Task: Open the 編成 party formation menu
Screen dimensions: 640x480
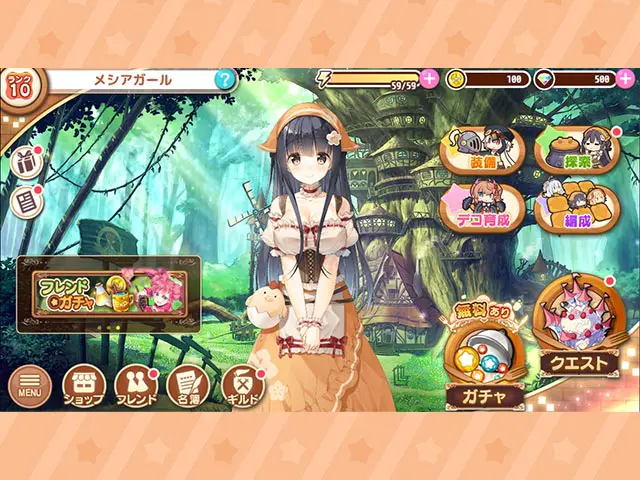Action: [577, 207]
